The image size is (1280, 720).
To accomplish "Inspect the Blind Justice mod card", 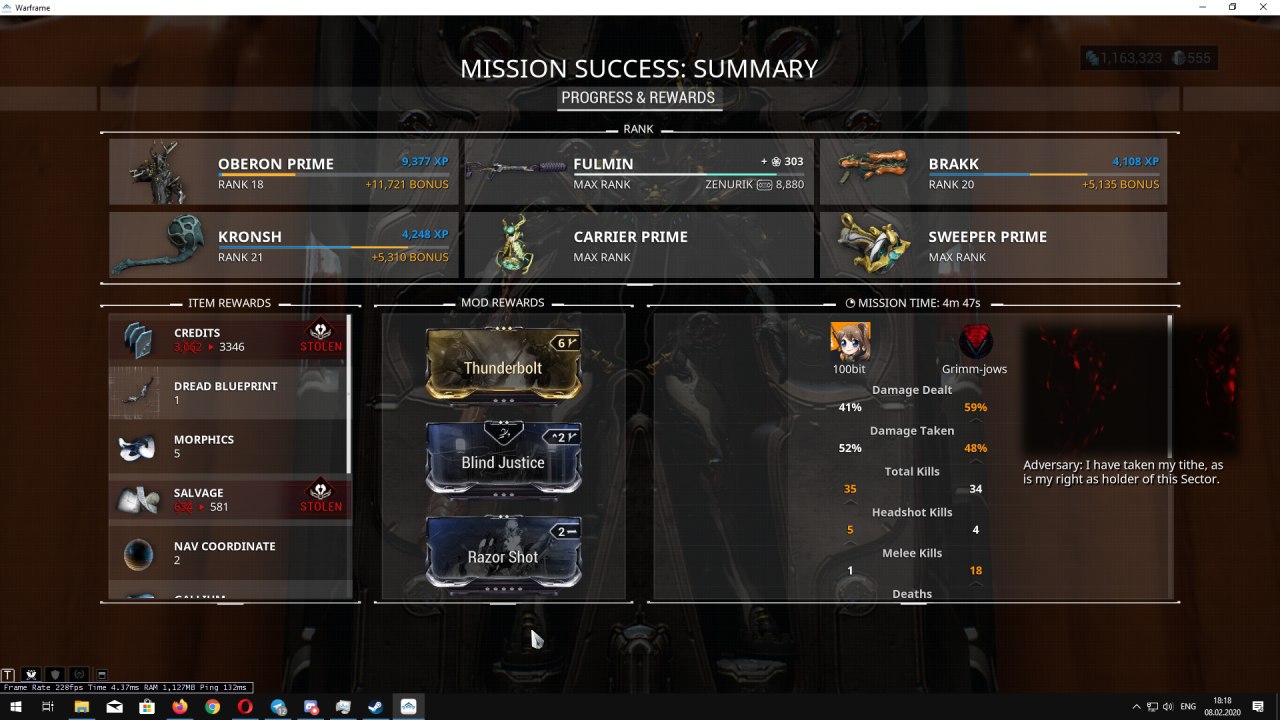I will pos(503,461).
